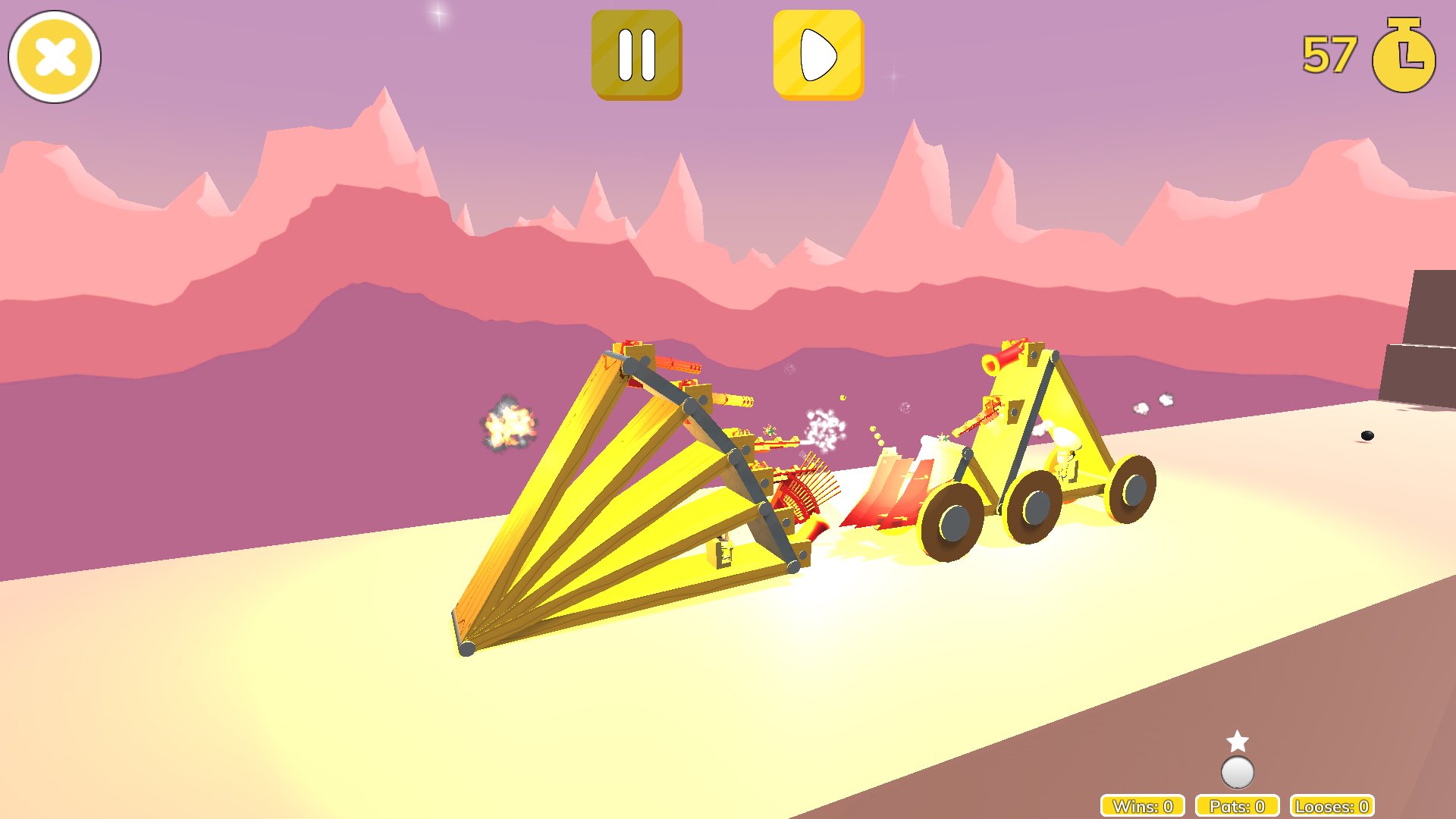Pause the battle simulation
Screen dimensions: 1456x819
(637, 55)
